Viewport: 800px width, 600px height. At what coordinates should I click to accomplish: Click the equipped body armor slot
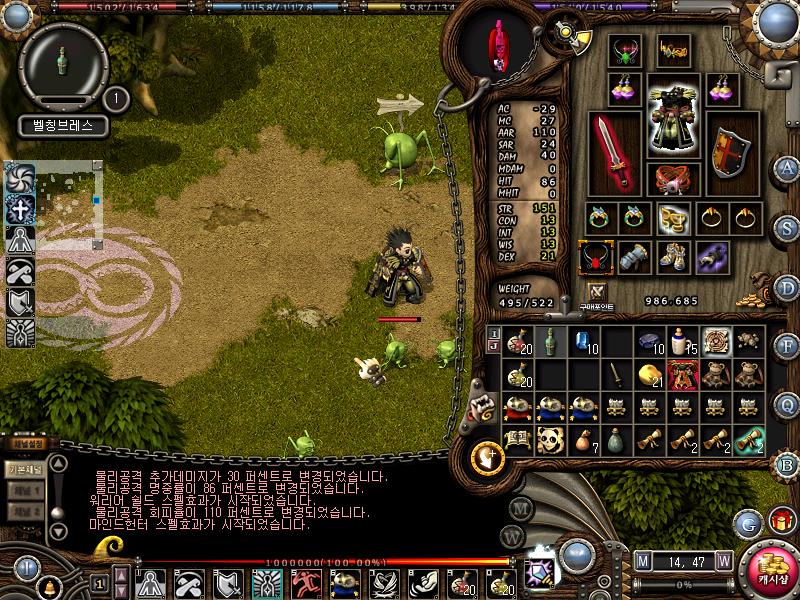point(672,117)
